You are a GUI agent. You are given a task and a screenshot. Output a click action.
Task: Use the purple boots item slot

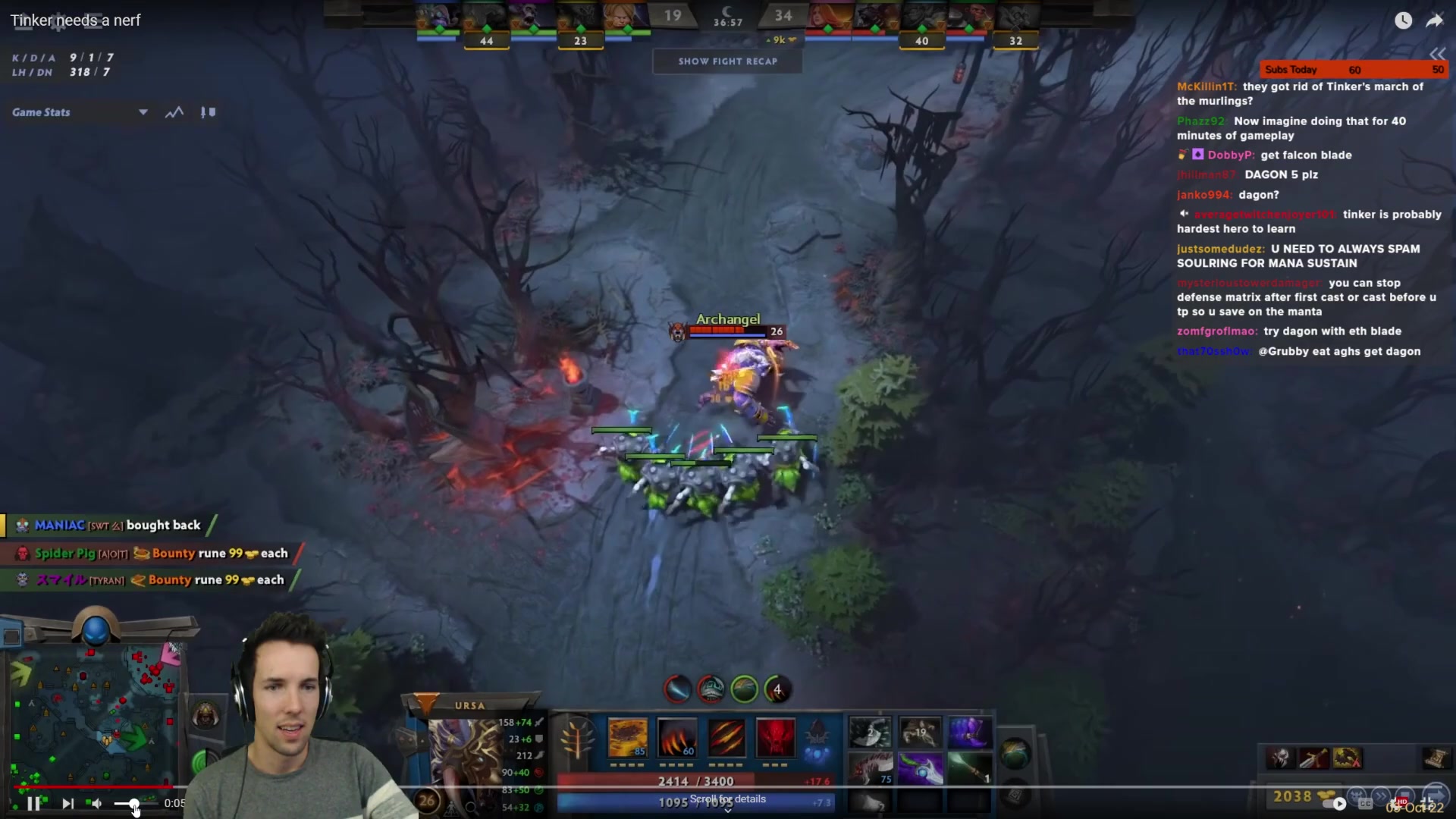968,733
